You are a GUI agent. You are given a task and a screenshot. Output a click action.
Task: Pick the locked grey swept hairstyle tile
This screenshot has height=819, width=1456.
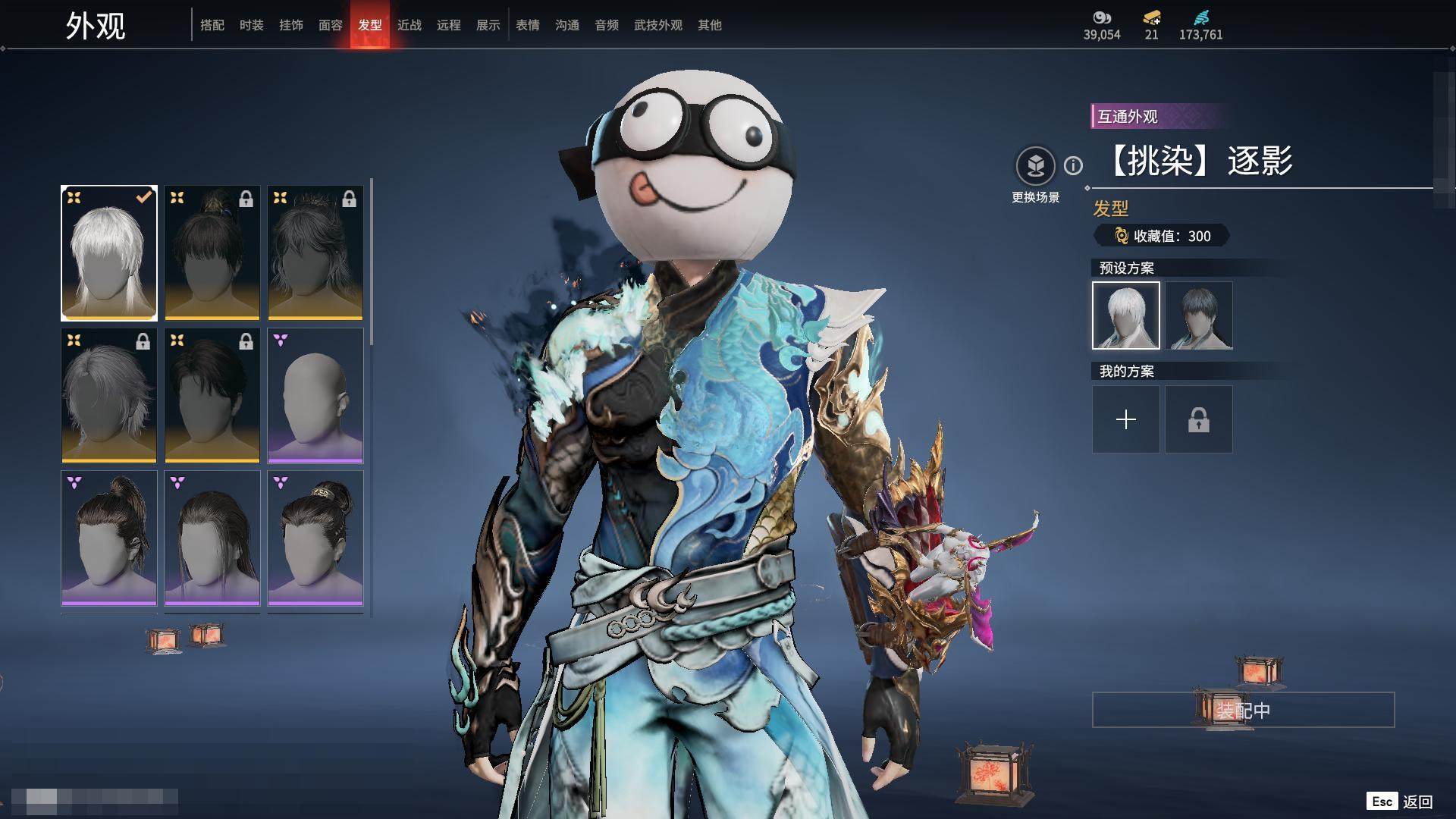[x=109, y=396]
